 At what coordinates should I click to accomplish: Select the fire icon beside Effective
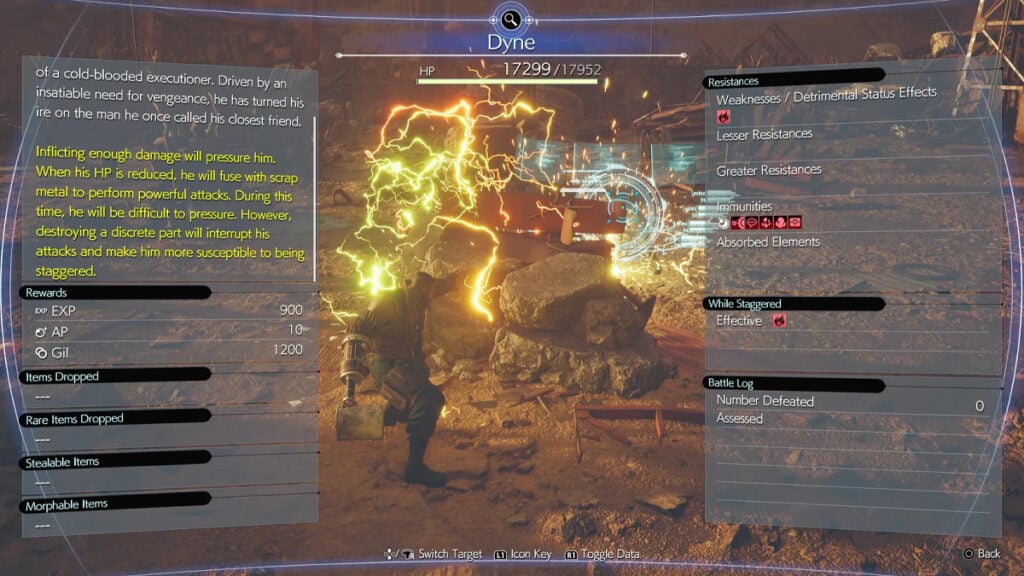(779, 321)
